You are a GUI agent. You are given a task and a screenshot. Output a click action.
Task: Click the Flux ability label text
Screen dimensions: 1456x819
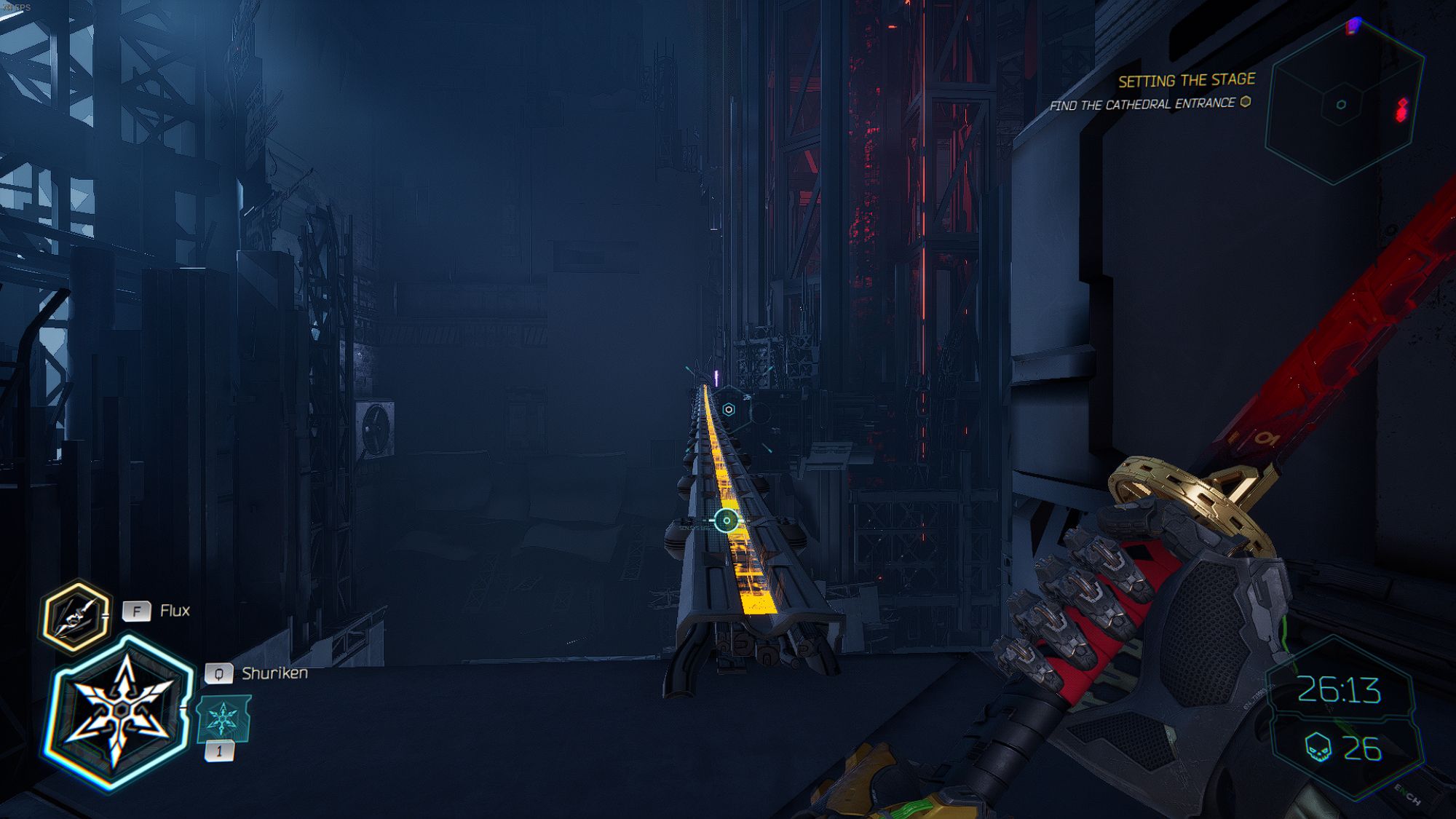pyautogui.click(x=174, y=610)
